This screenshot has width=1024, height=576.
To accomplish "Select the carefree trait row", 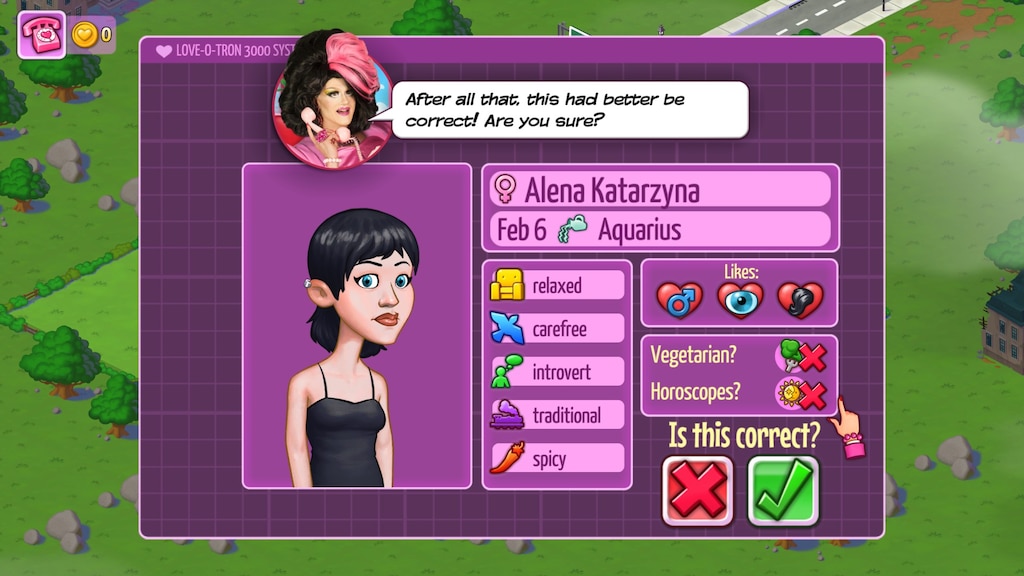I will (557, 329).
